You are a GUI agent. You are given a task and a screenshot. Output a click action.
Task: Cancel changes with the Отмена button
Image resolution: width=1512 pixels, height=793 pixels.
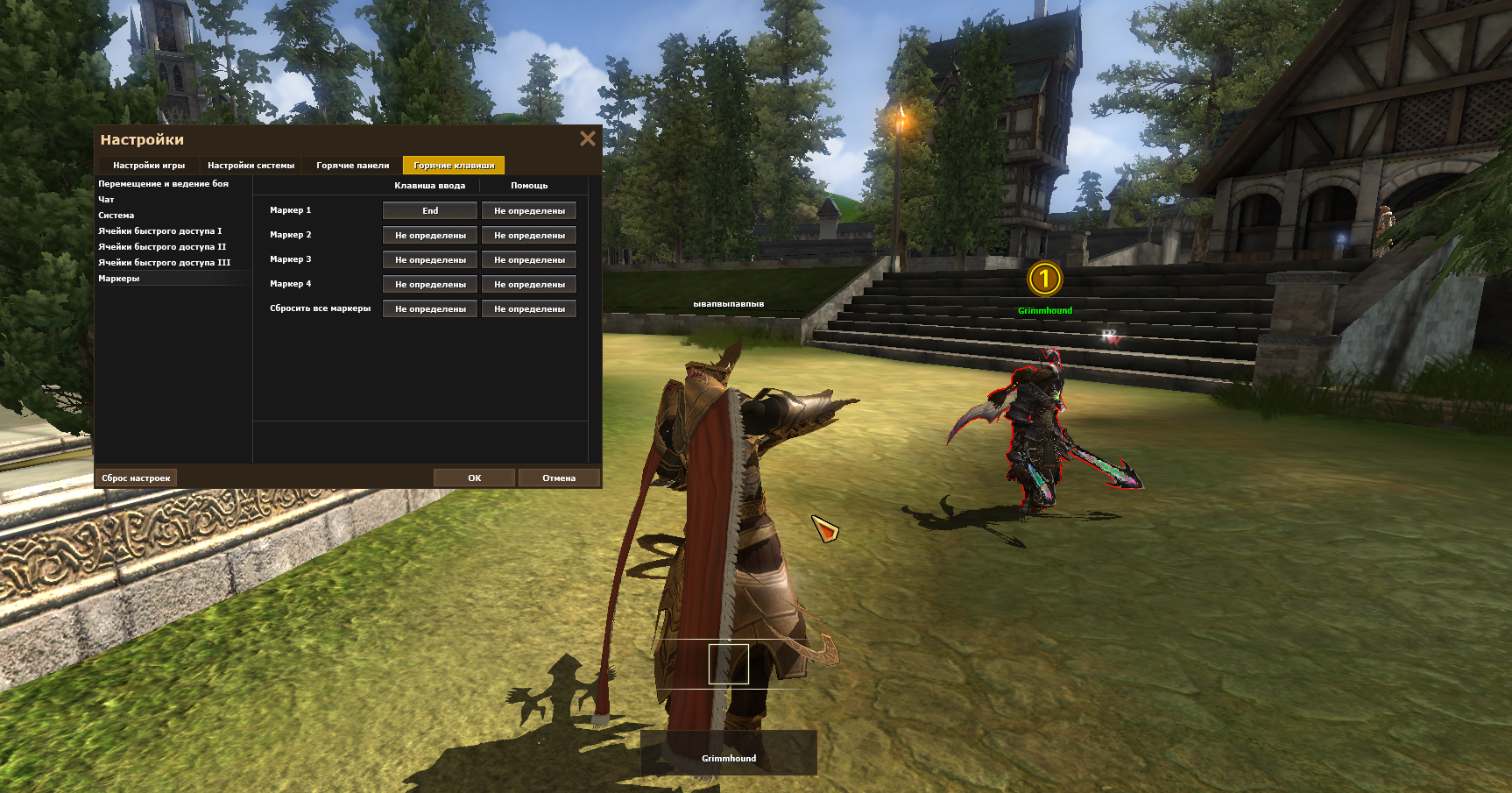pyautogui.click(x=559, y=478)
